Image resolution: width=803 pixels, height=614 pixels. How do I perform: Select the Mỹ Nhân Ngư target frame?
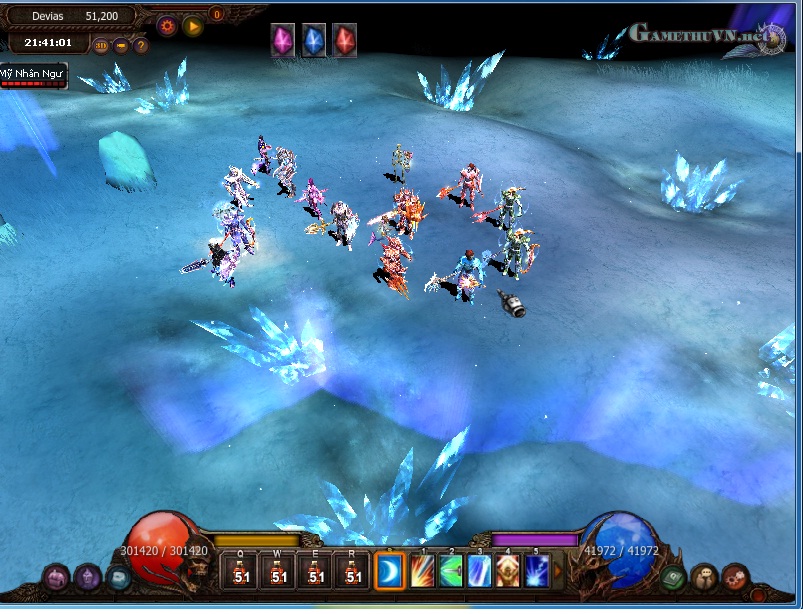tap(32, 76)
